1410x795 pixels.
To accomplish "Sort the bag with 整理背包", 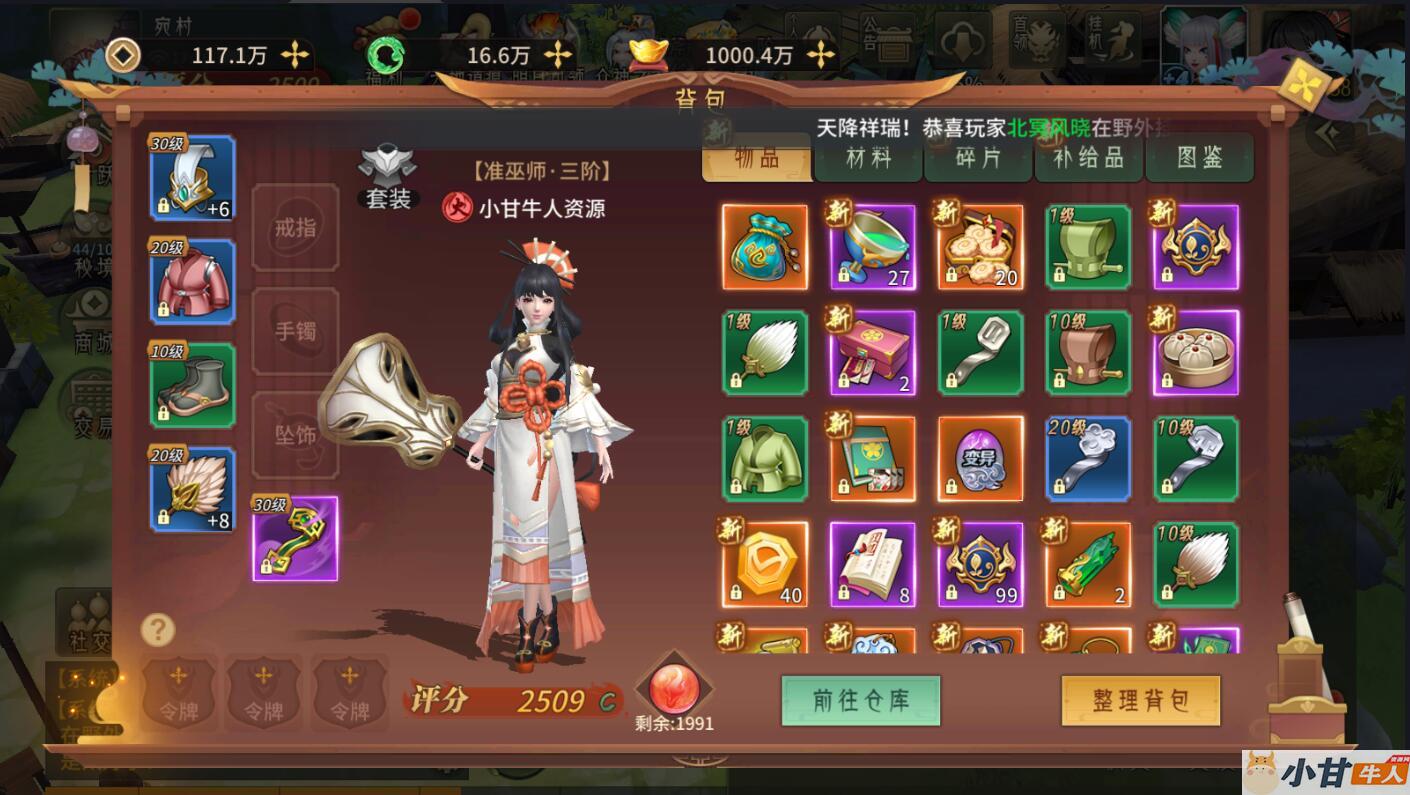I will point(1140,700).
